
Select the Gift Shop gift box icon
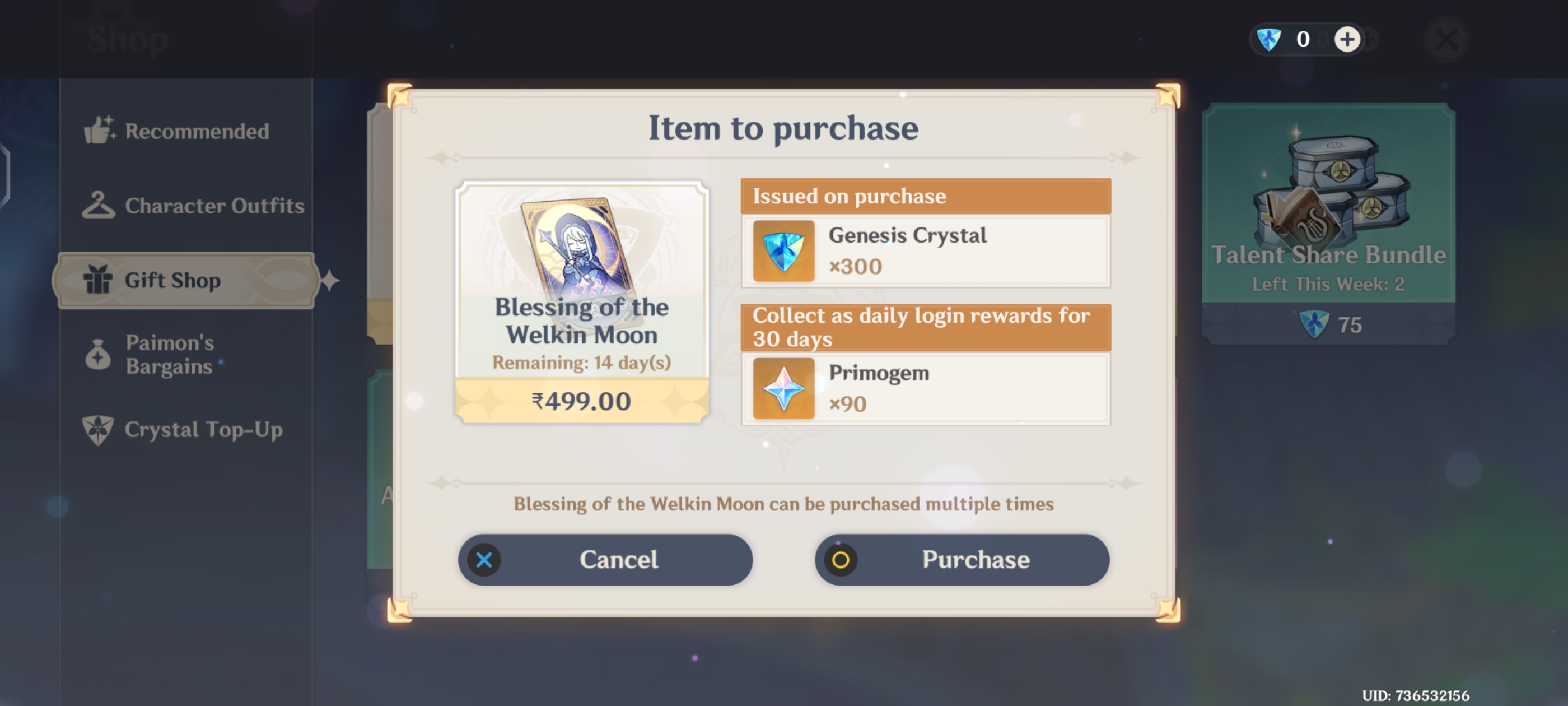pyautogui.click(x=99, y=280)
